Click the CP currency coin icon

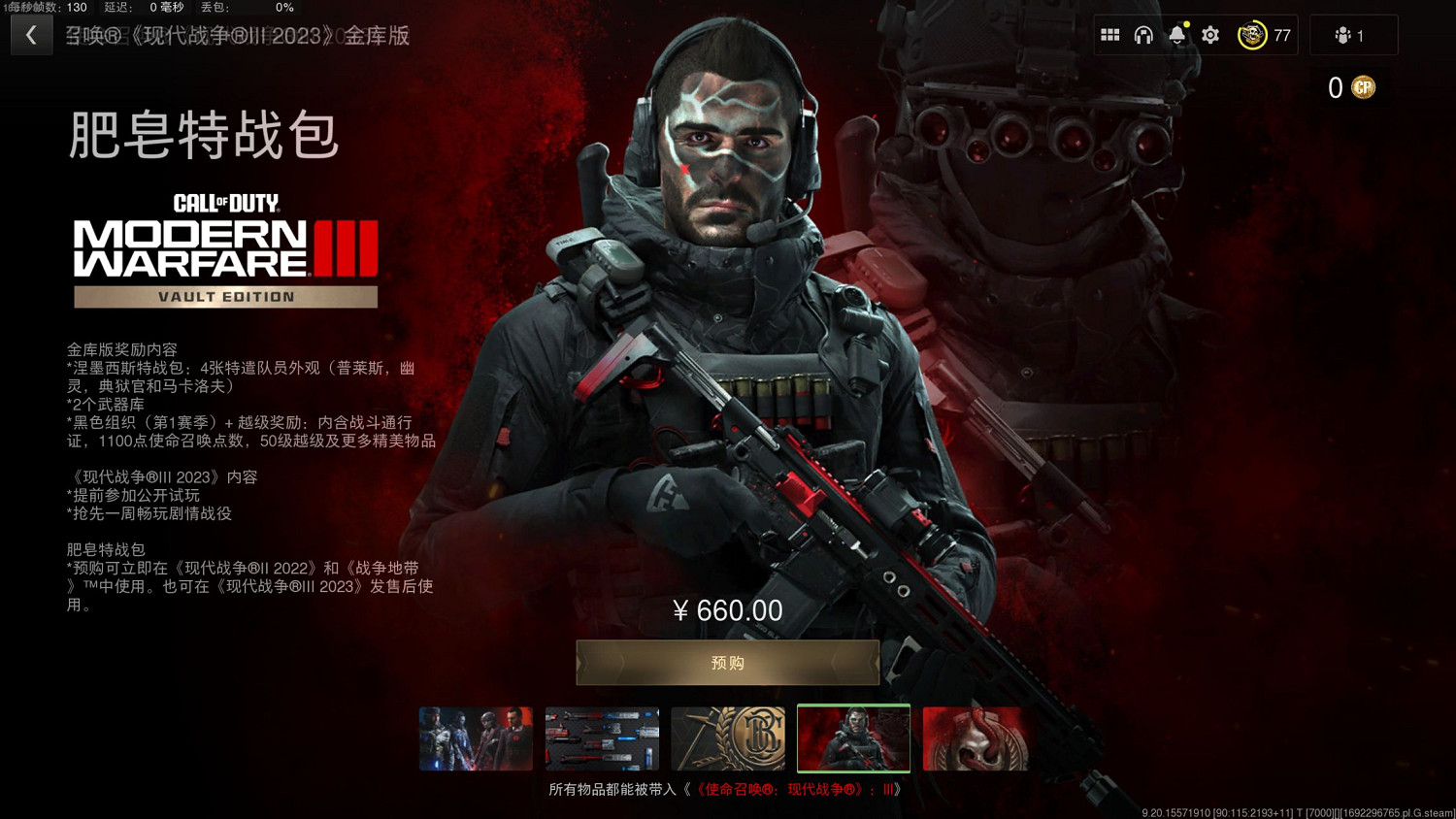click(x=1364, y=87)
